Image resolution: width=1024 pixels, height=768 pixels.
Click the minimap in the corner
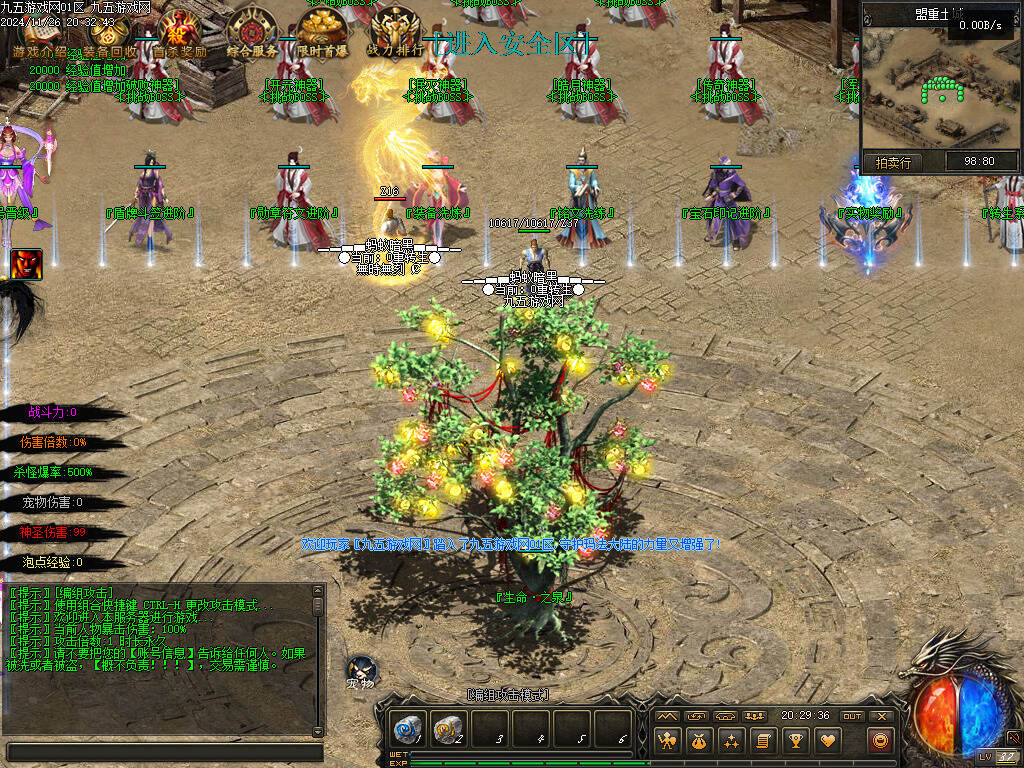940,92
